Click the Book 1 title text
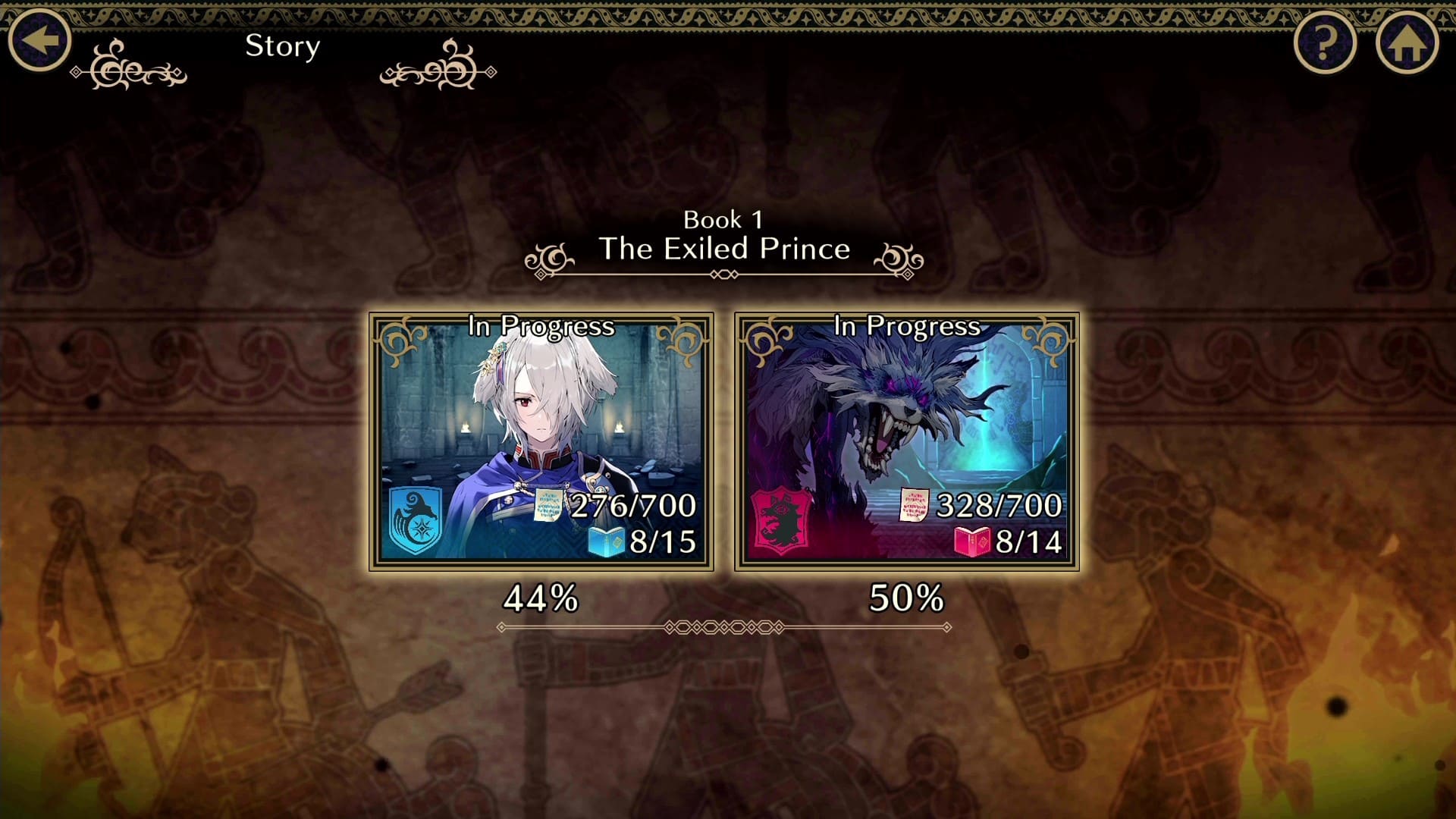 [x=724, y=220]
